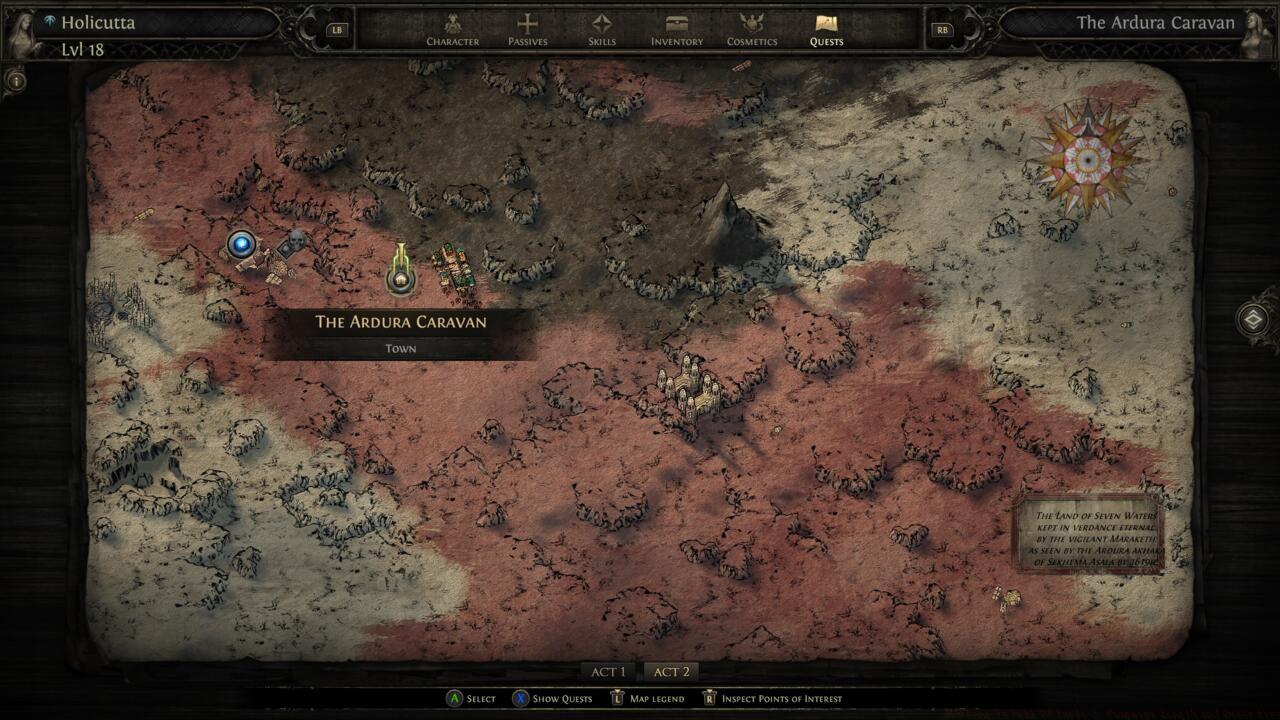Open the Cosmetics panel
Image resolution: width=1280 pixels, height=720 pixels.
752,30
